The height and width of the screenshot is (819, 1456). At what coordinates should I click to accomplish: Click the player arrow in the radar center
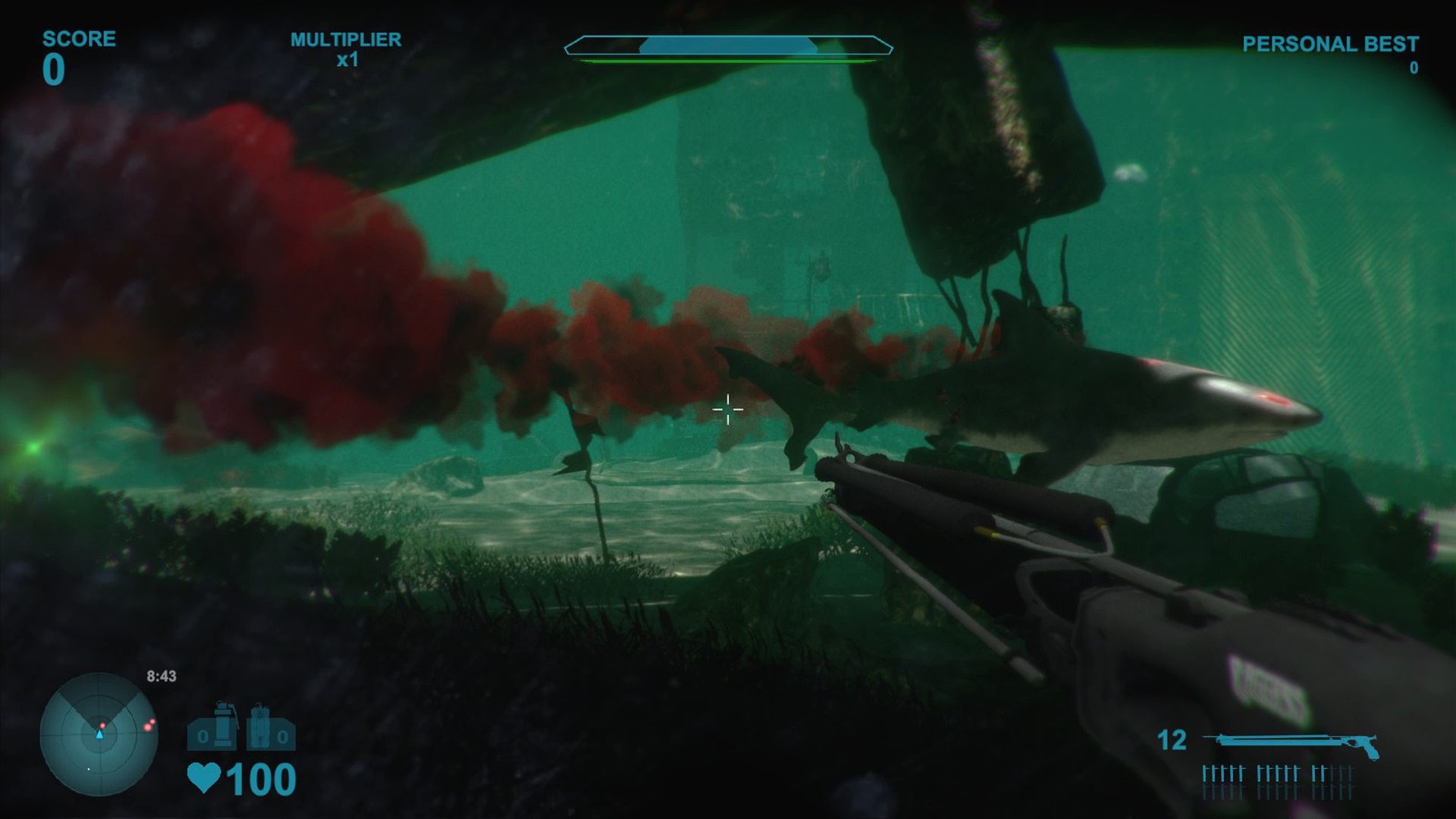pos(99,735)
